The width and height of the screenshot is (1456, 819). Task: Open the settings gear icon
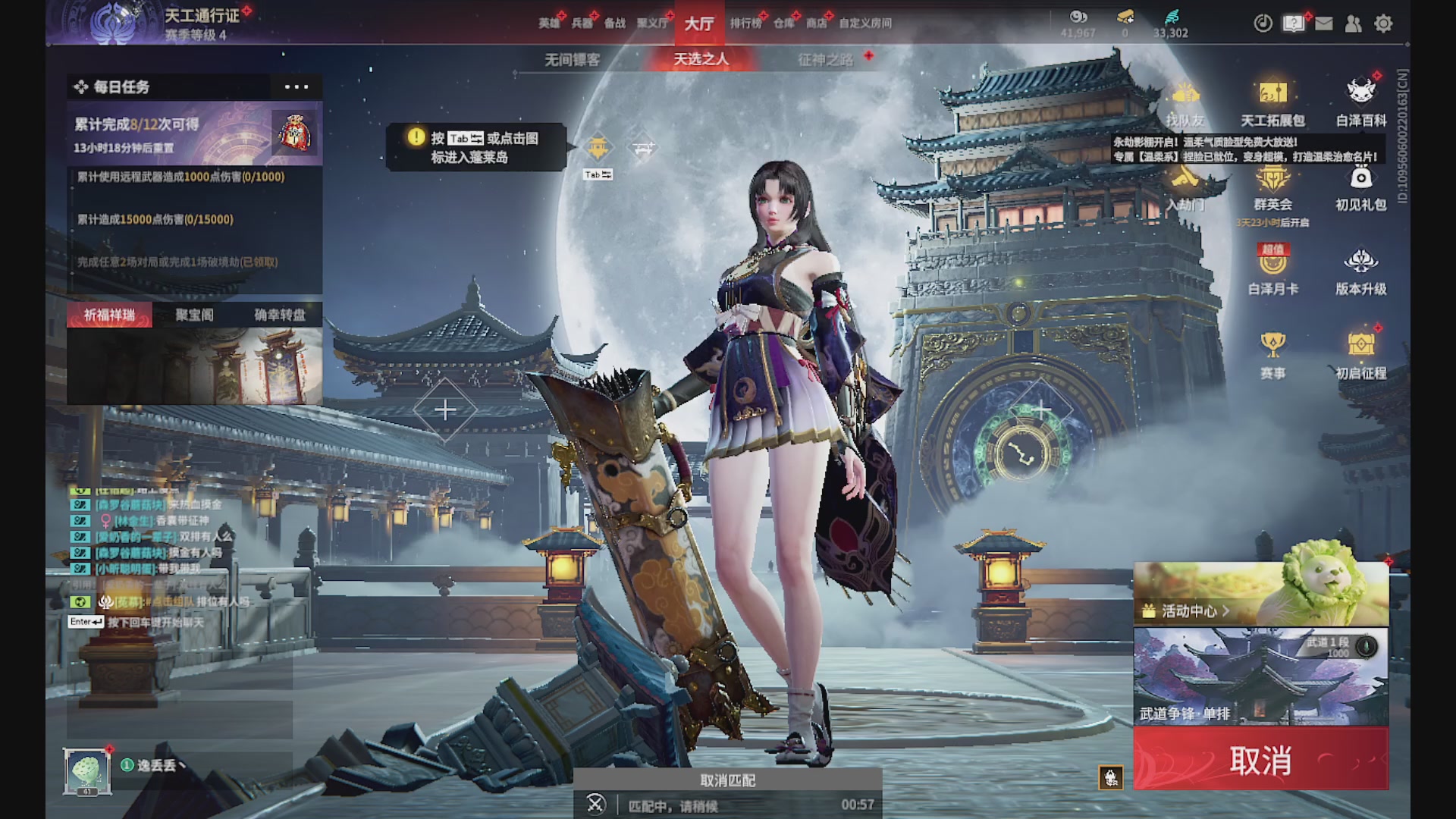pos(1384,24)
